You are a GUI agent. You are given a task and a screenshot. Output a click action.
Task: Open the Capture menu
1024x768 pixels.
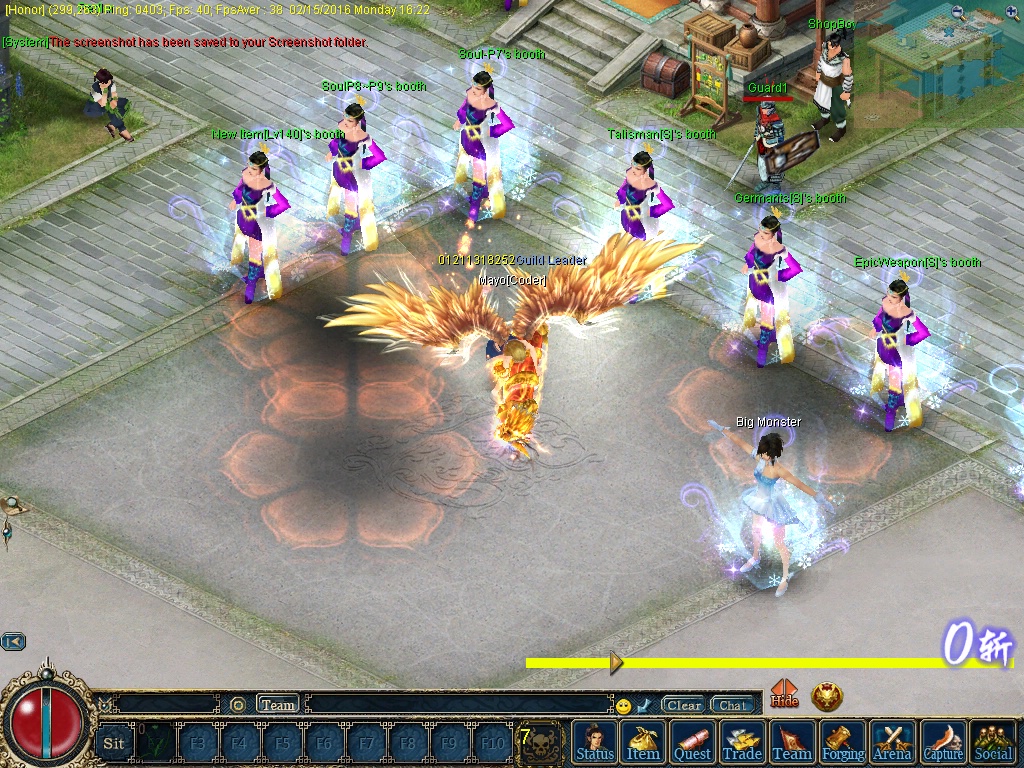tap(943, 742)
